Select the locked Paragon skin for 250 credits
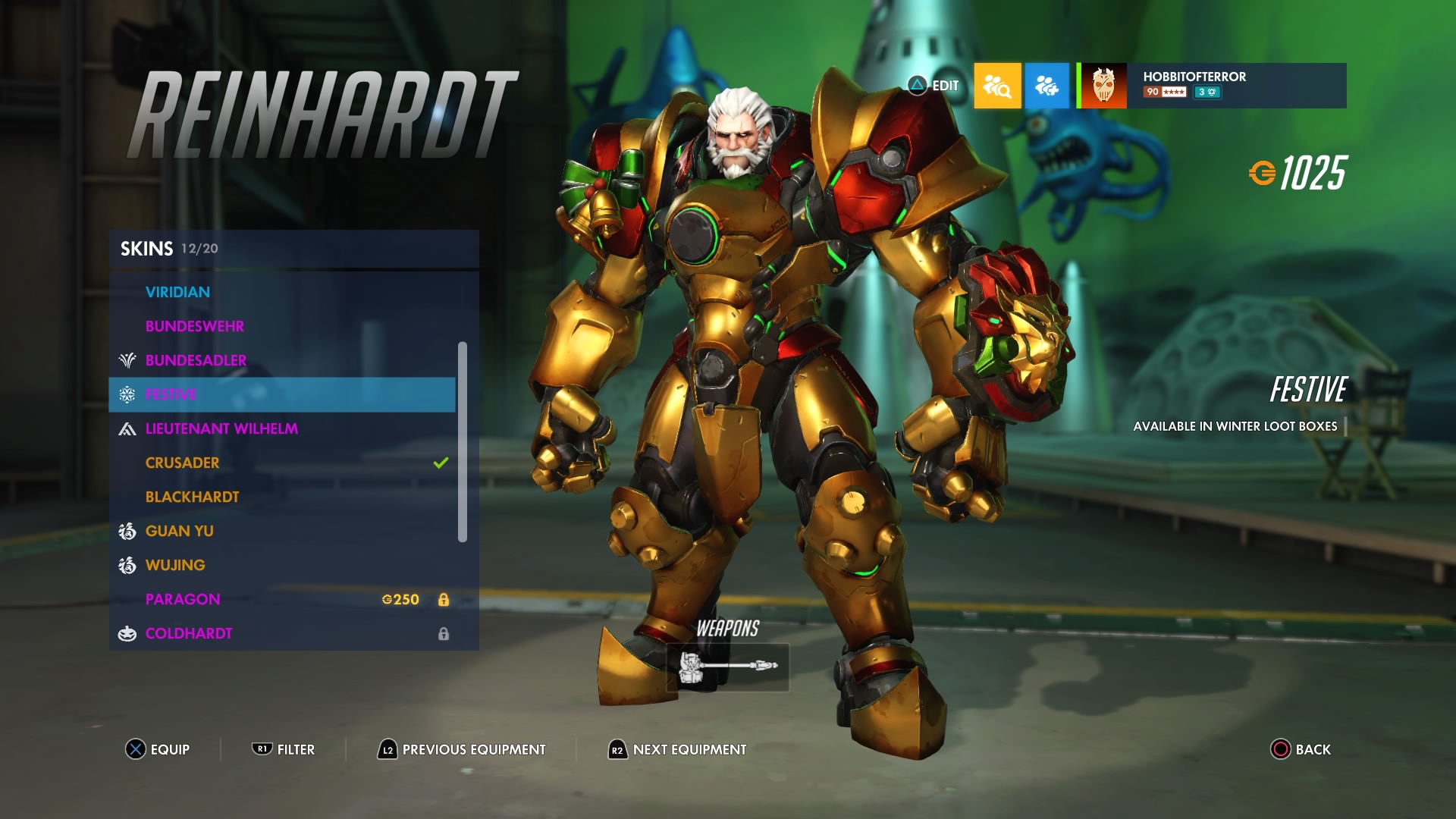 coord(183,599)
